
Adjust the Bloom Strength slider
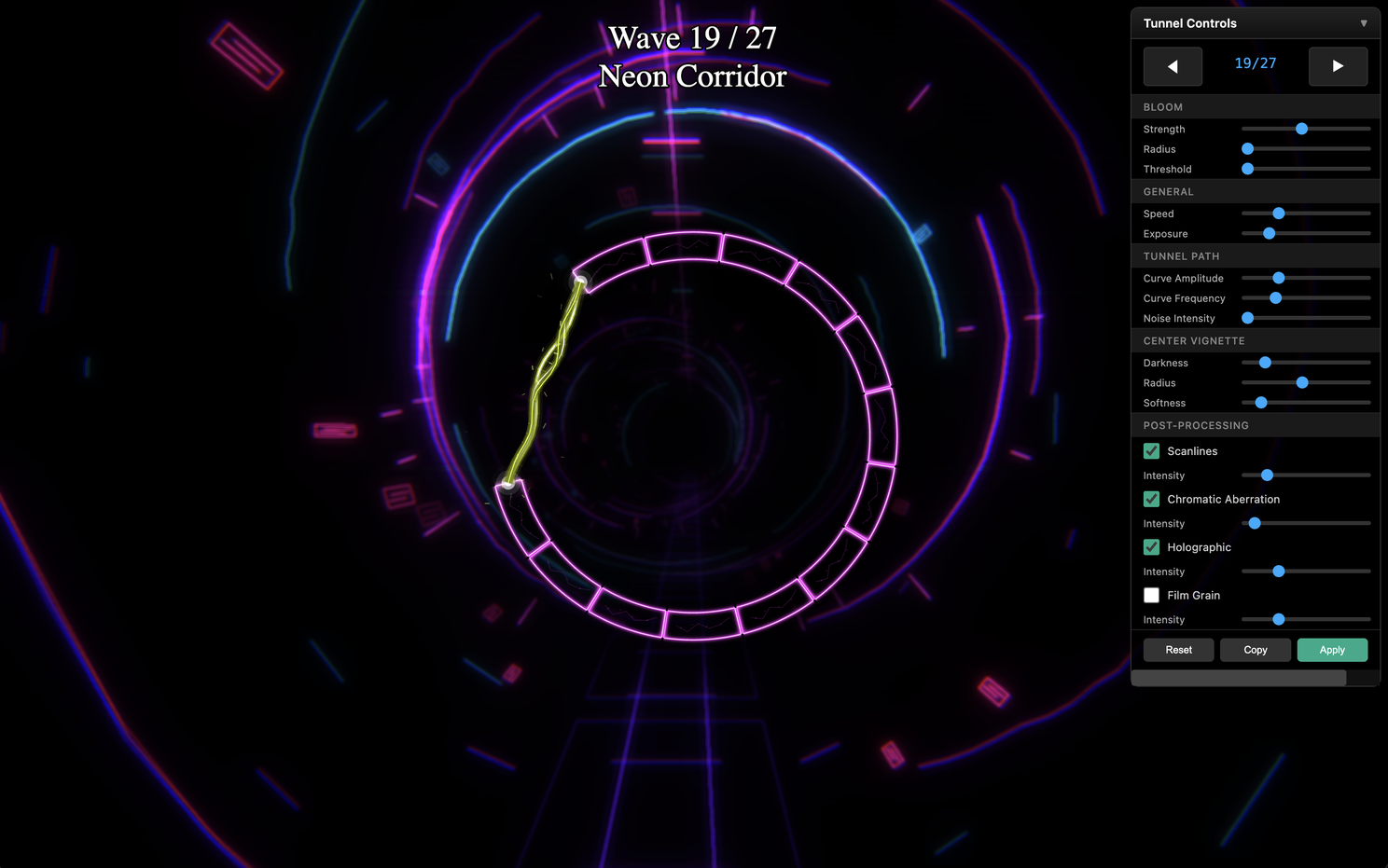point(1302,129)
